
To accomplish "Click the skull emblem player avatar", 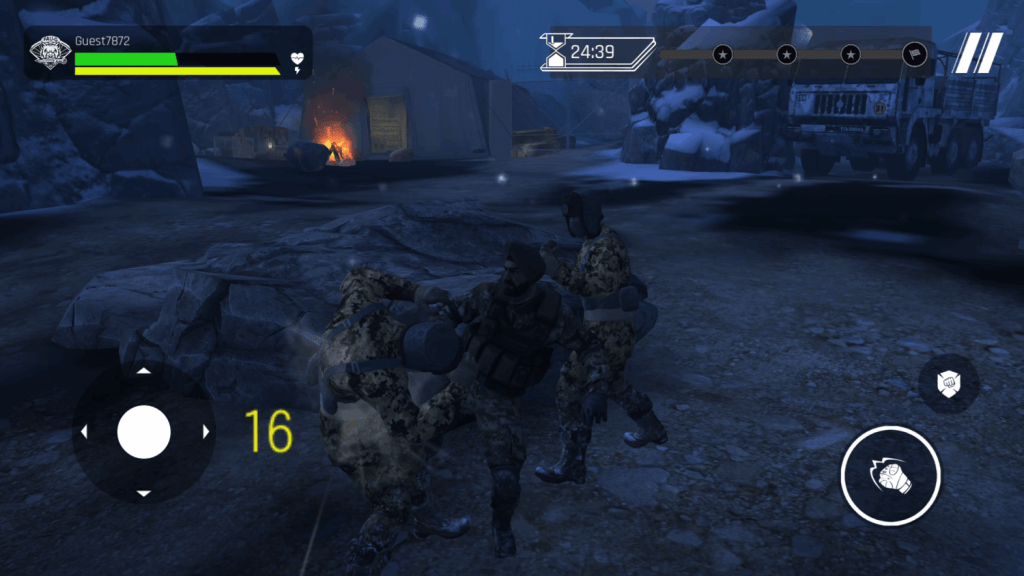I will pos(48,53).
